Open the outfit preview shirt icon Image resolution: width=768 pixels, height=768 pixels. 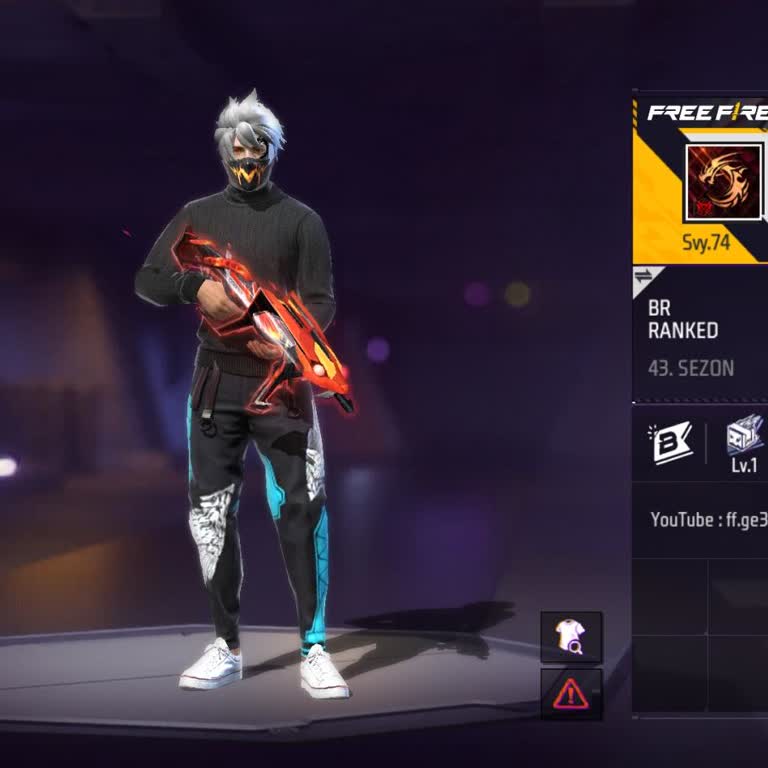coord(571,637)
